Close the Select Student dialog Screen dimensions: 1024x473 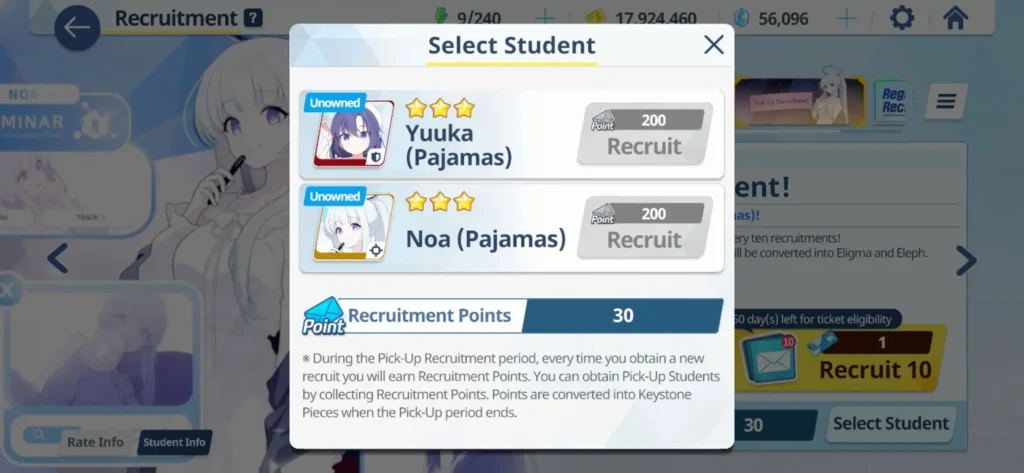[713, 45]
